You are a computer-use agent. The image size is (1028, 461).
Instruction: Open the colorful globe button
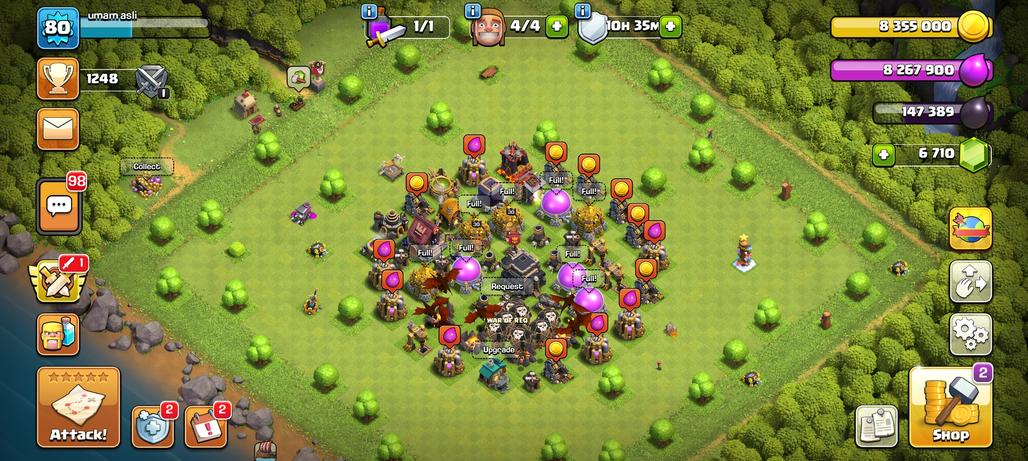pos(970,228)
